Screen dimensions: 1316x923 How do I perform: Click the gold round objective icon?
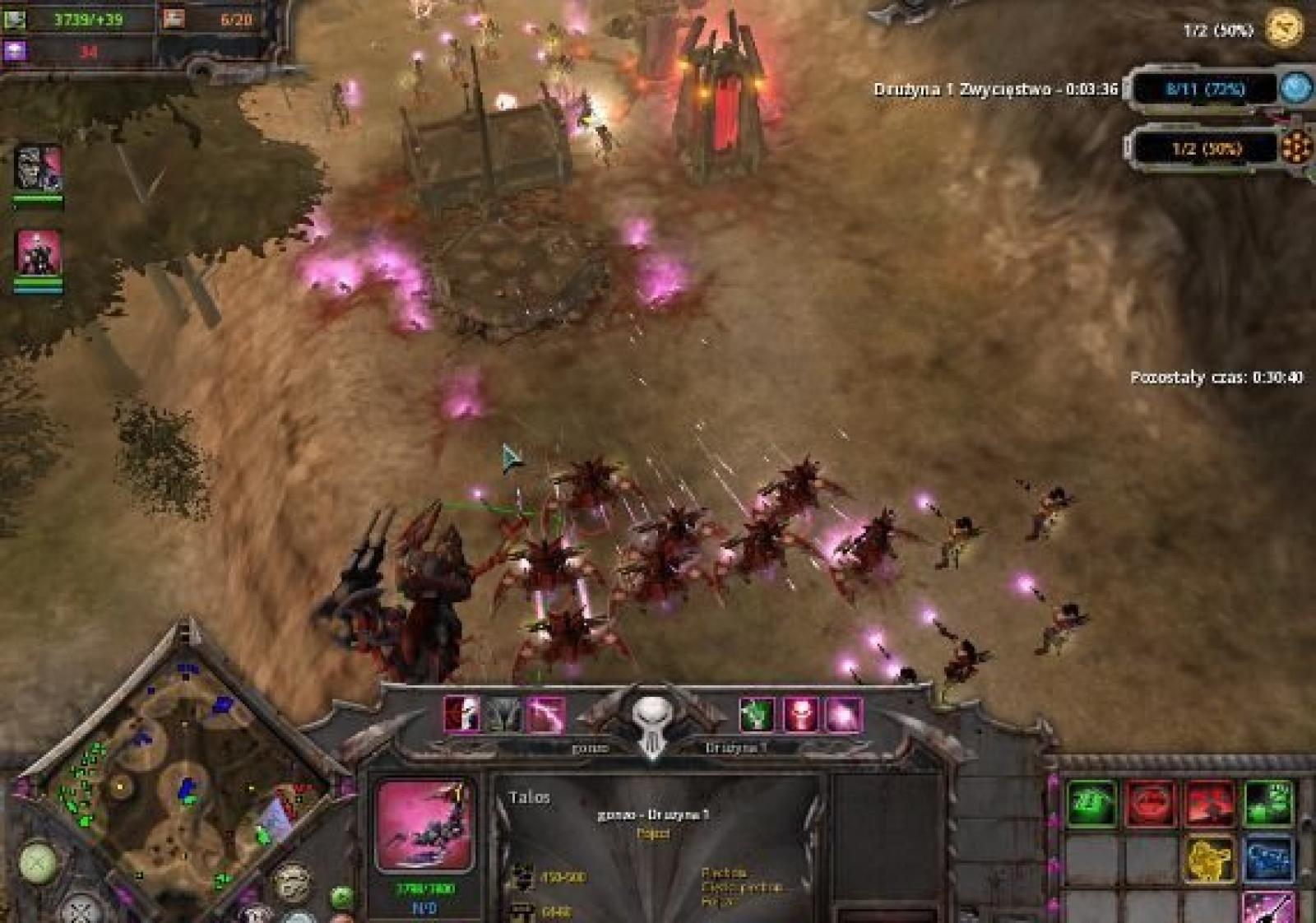tap(1284, 29)
